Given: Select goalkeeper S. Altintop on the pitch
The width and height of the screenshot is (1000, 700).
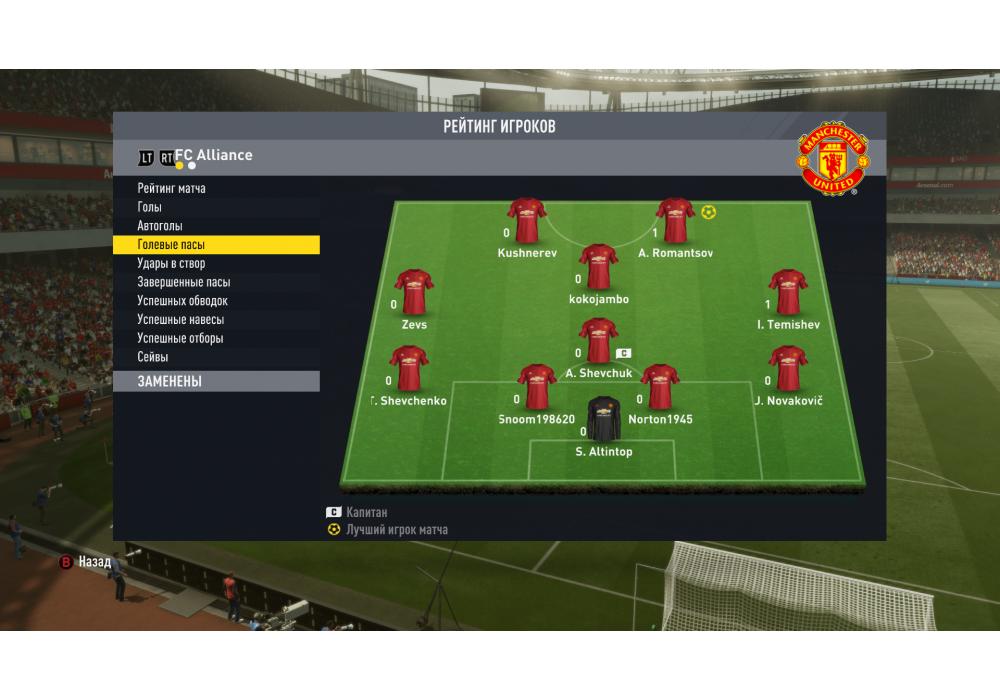Looking at the screenshot, I should point(604,419).
